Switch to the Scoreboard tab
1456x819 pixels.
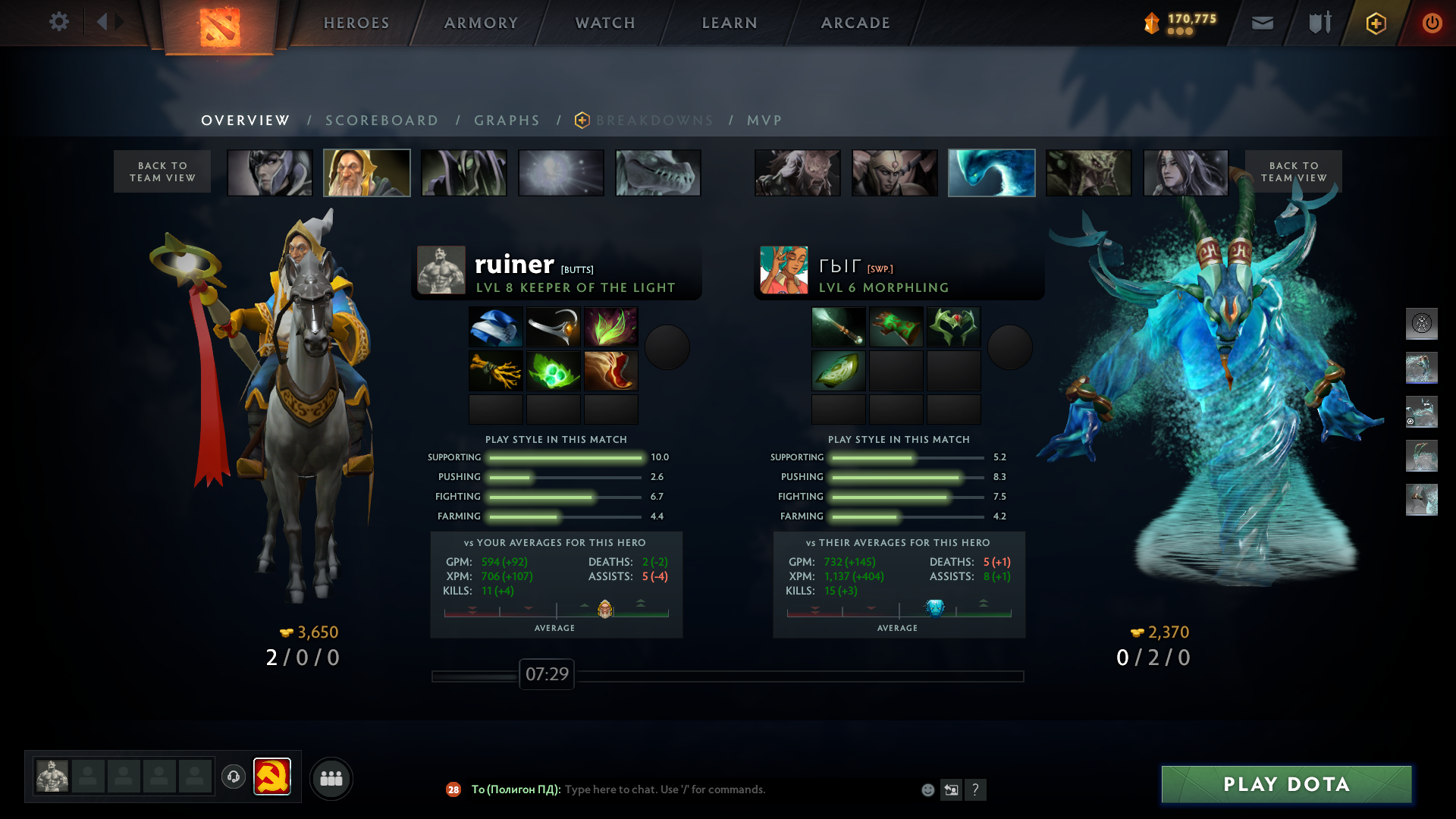pos(381,121)
